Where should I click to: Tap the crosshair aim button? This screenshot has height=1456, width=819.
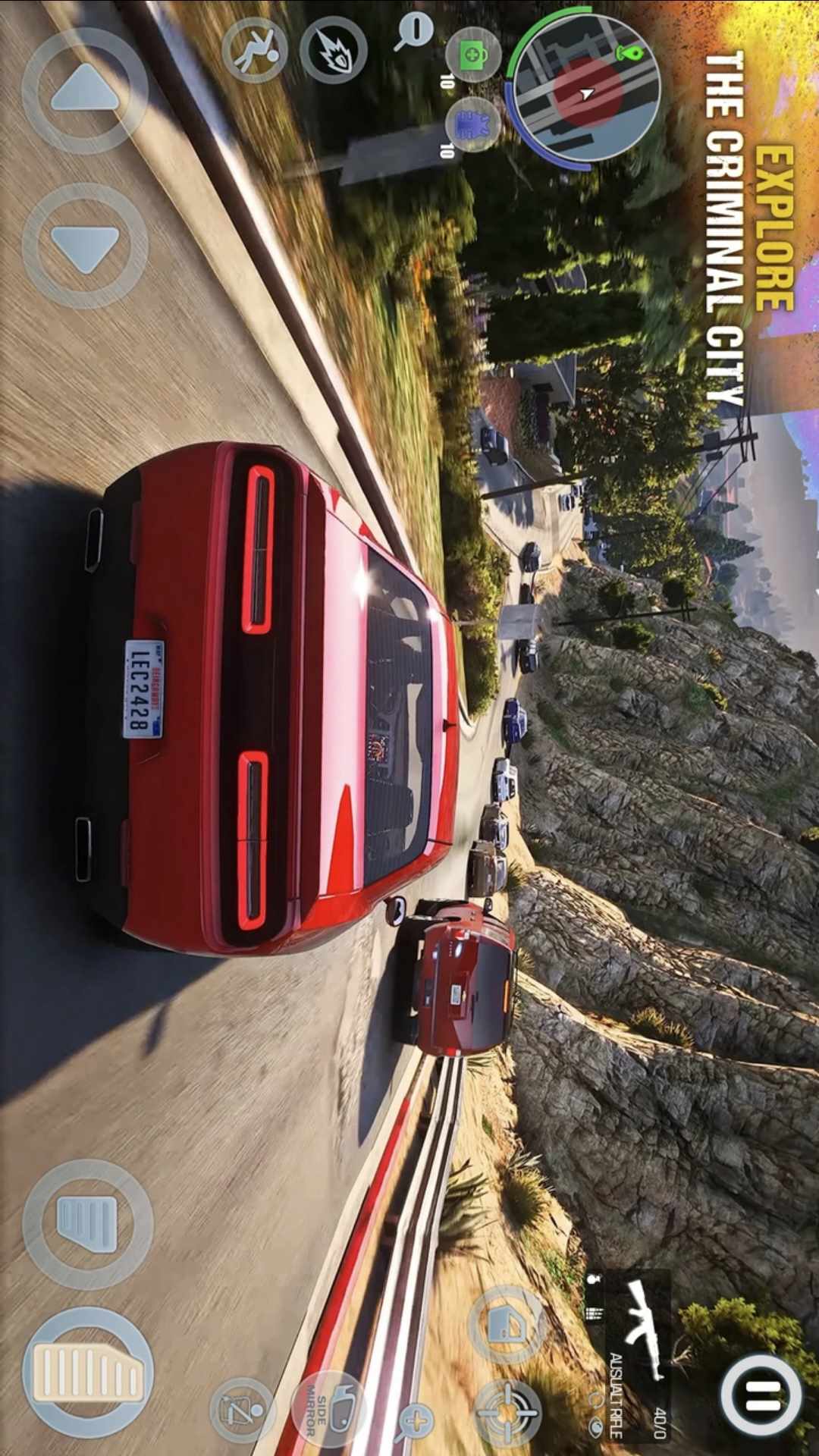(507, 1412)
